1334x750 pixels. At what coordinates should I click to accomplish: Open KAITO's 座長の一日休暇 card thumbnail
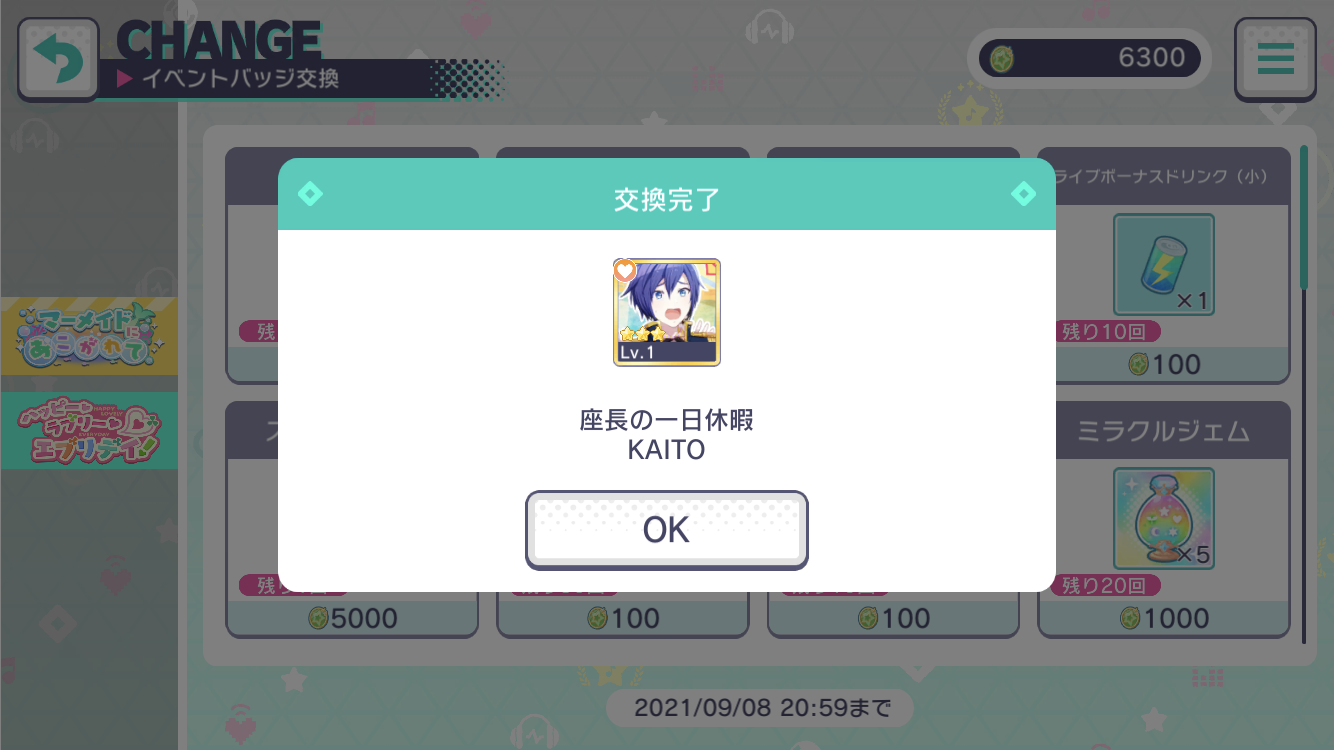pyautogui.click(x=667, y=312)
